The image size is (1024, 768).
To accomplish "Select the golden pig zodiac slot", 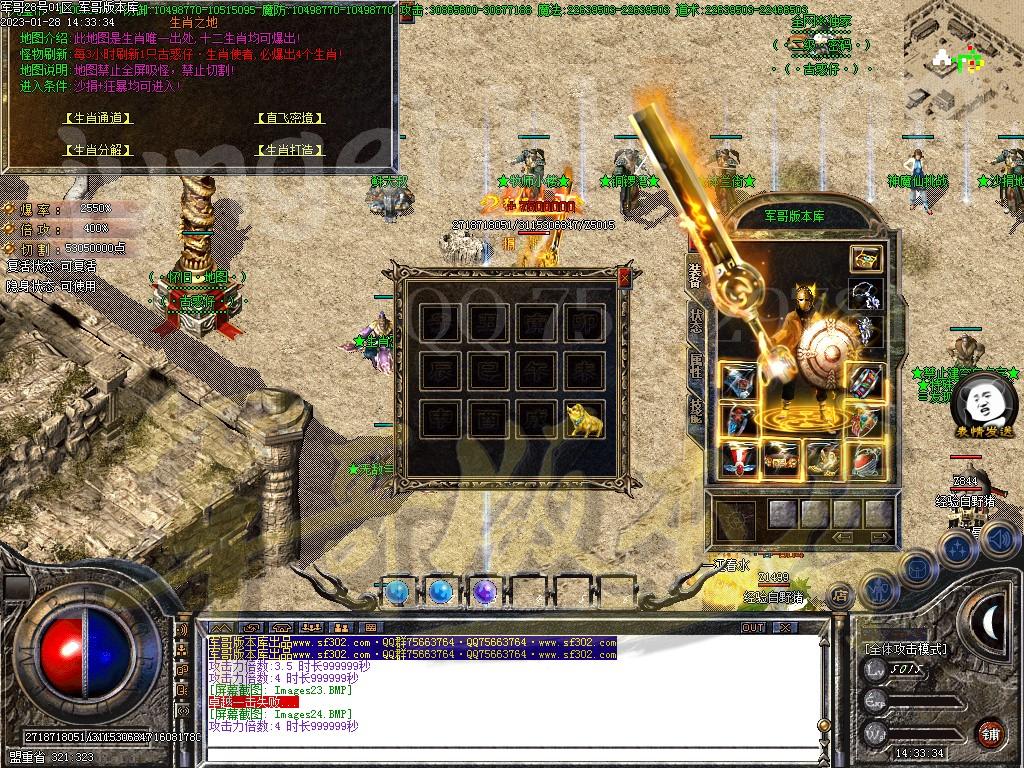I will [588, 418].
